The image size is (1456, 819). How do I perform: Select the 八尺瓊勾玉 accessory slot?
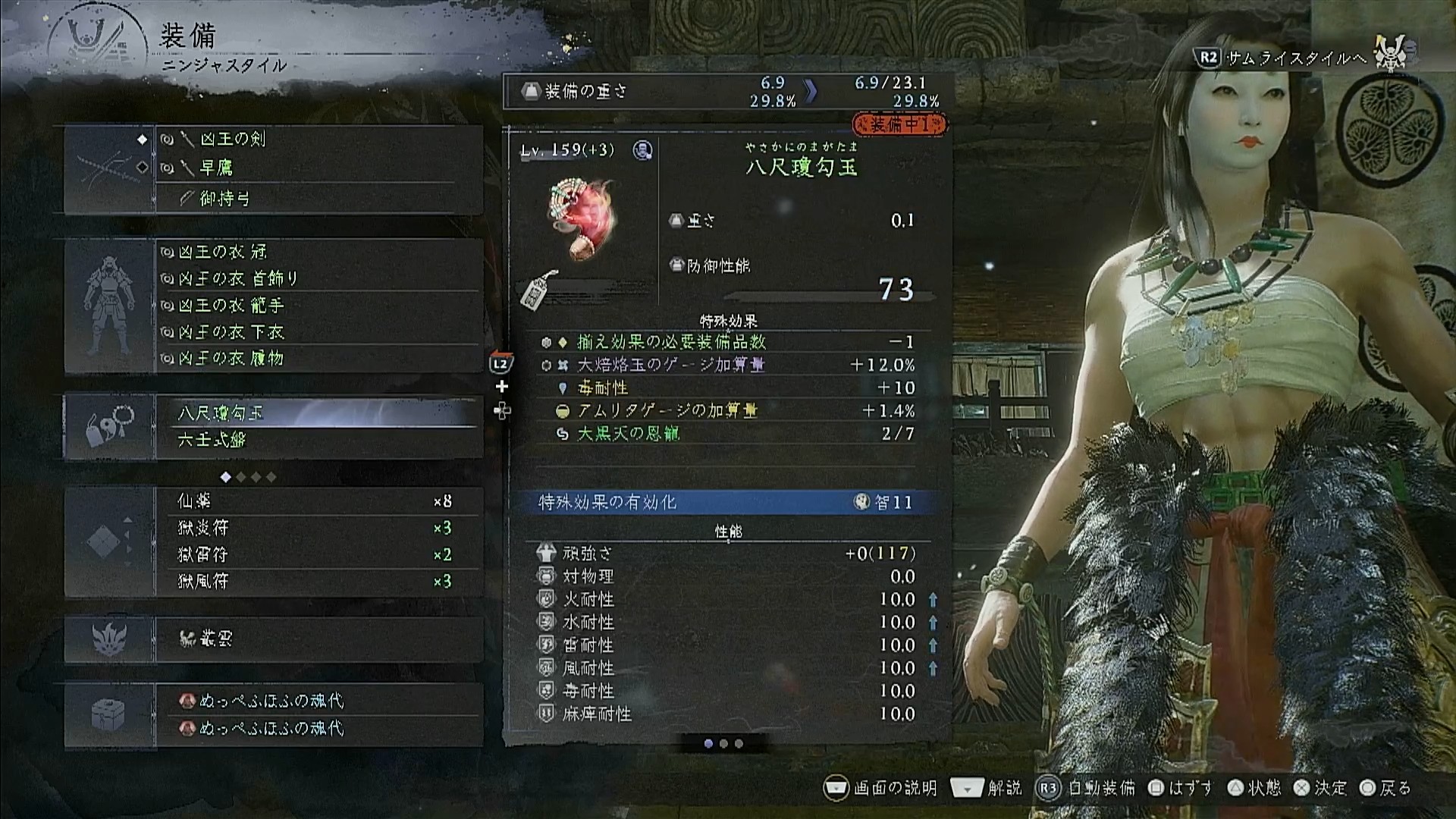[x=318, y=413]
